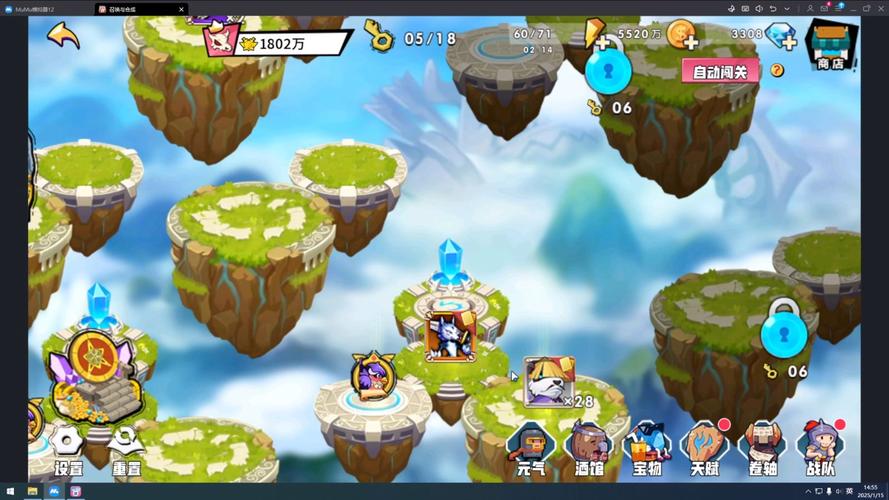
Task: Open the 商店 shop
Action: (x=829, y=45)
